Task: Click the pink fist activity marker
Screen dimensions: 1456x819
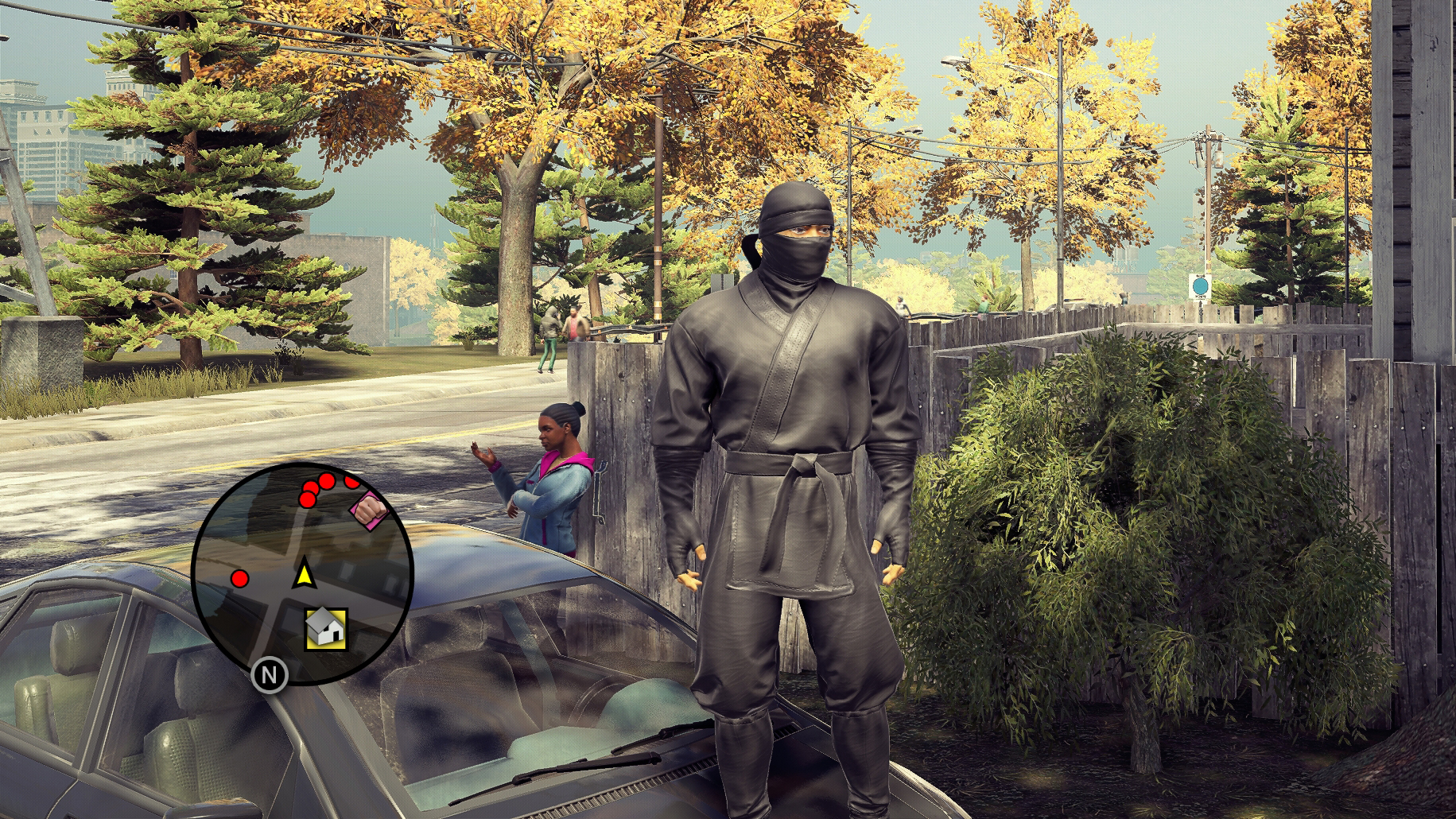Action: pyautogui.click(x=368, y=508)
